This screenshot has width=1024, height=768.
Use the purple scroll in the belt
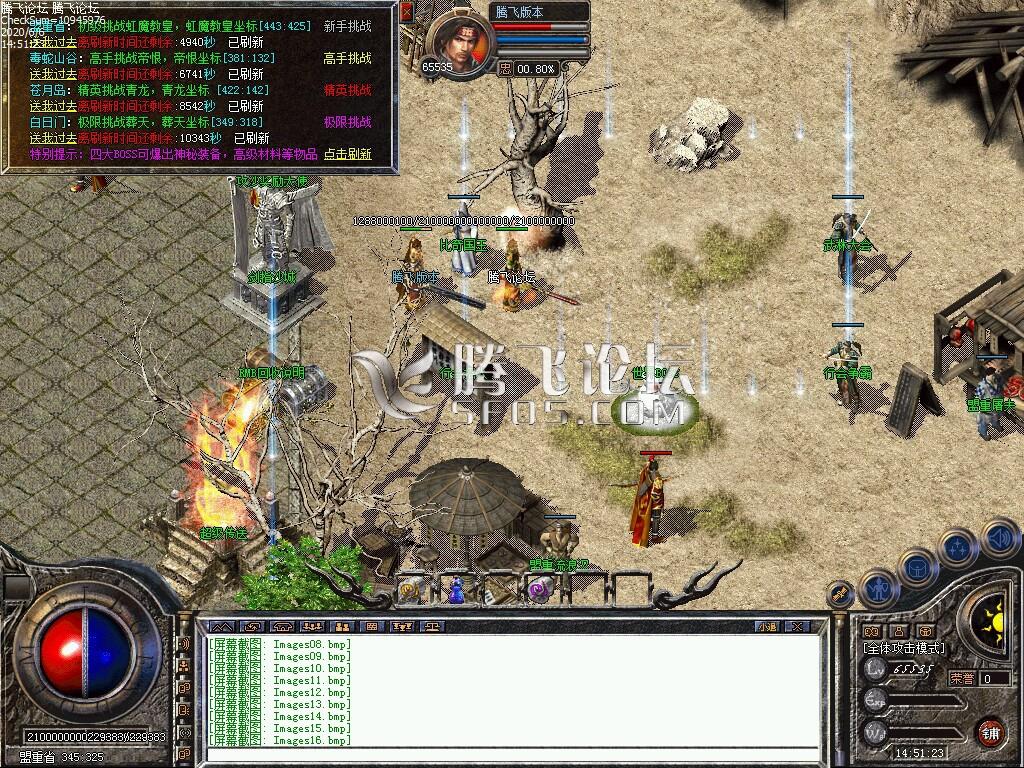click(x=540, y=591)
